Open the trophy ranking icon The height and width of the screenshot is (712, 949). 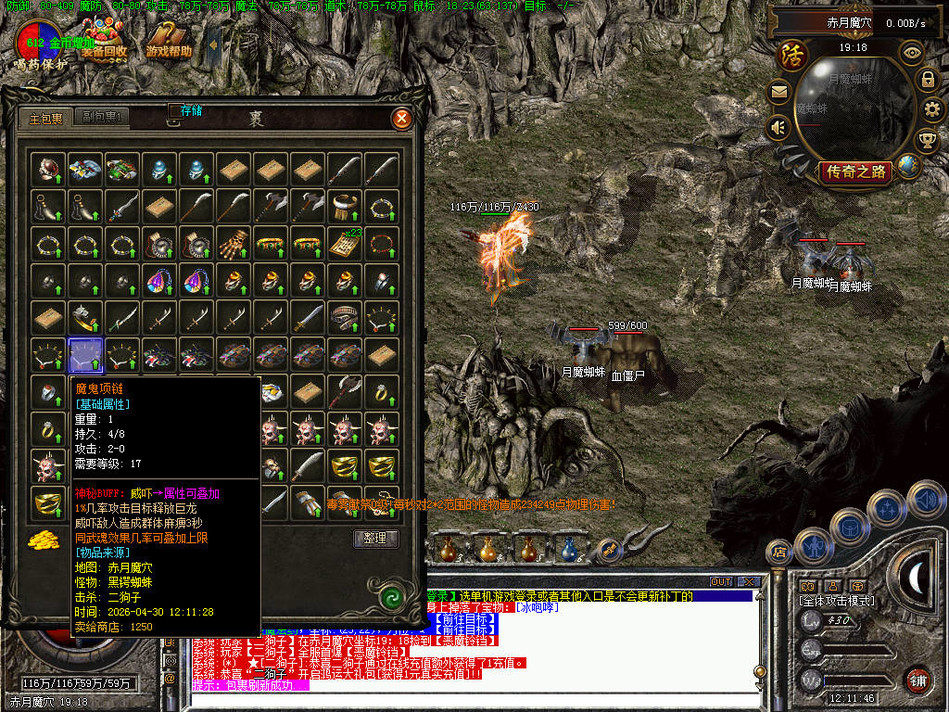927,140
